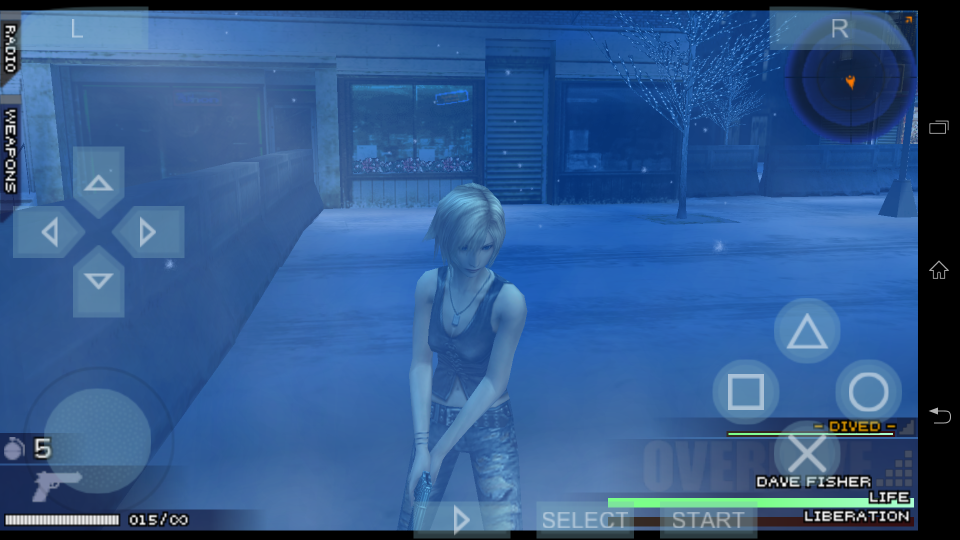Tap the fast-forward arrow button
Viewport: 960px width, 540px height.
coord(461,519)
